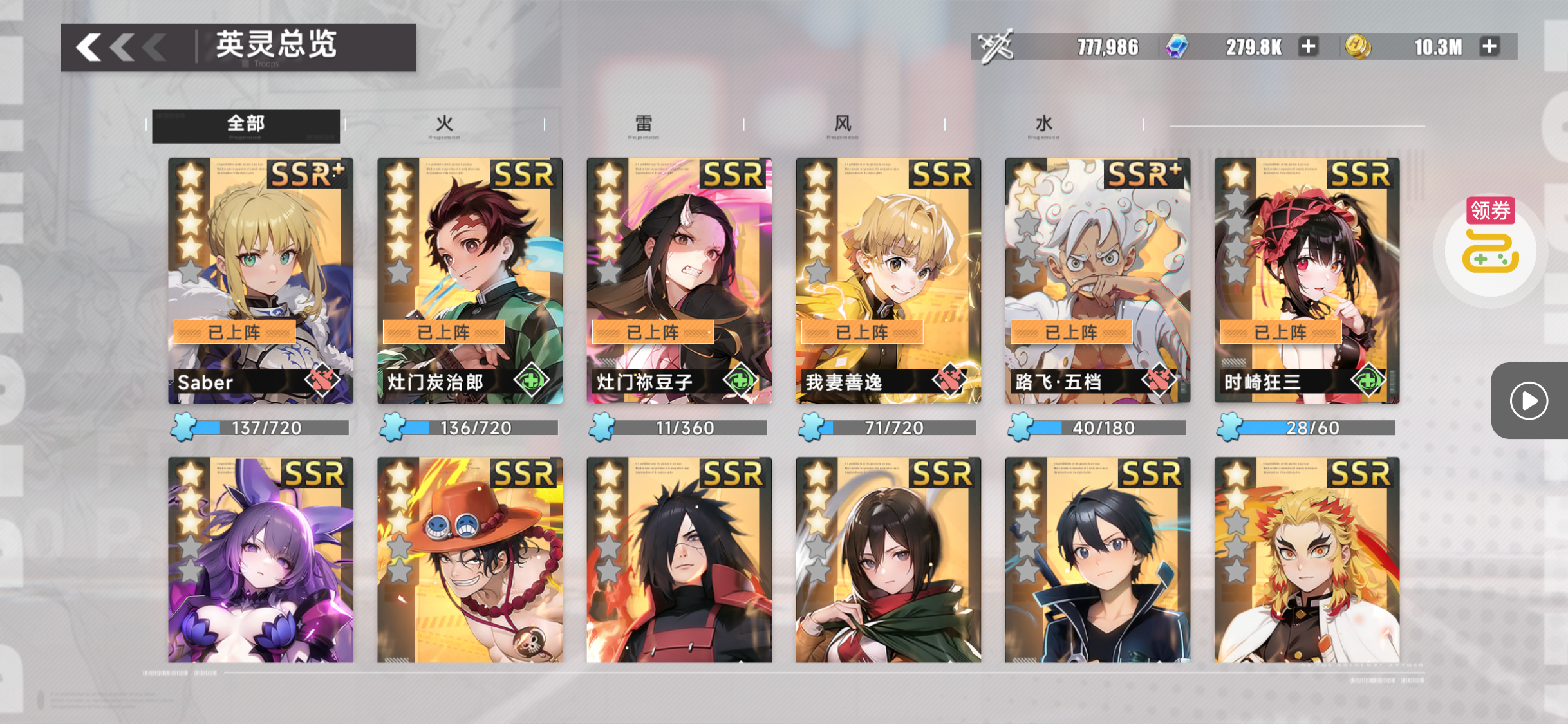Viewport: 1568px width, 724px height.
Task: Choose the flame-haired swordsman hero card
Action: pyautogui.click(x=1307, y=560)
